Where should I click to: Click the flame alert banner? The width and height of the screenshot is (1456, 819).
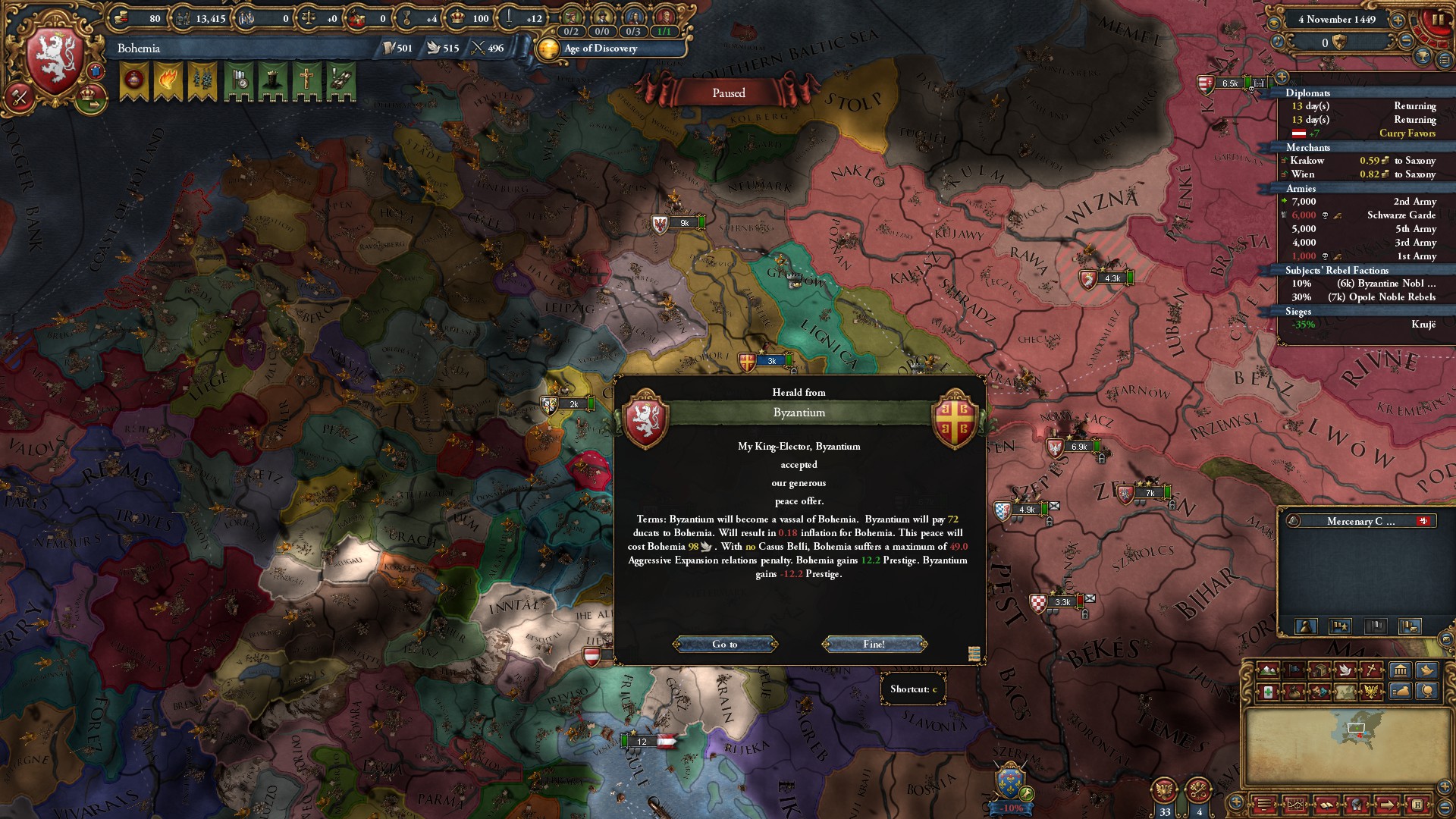tap(168, 82)
